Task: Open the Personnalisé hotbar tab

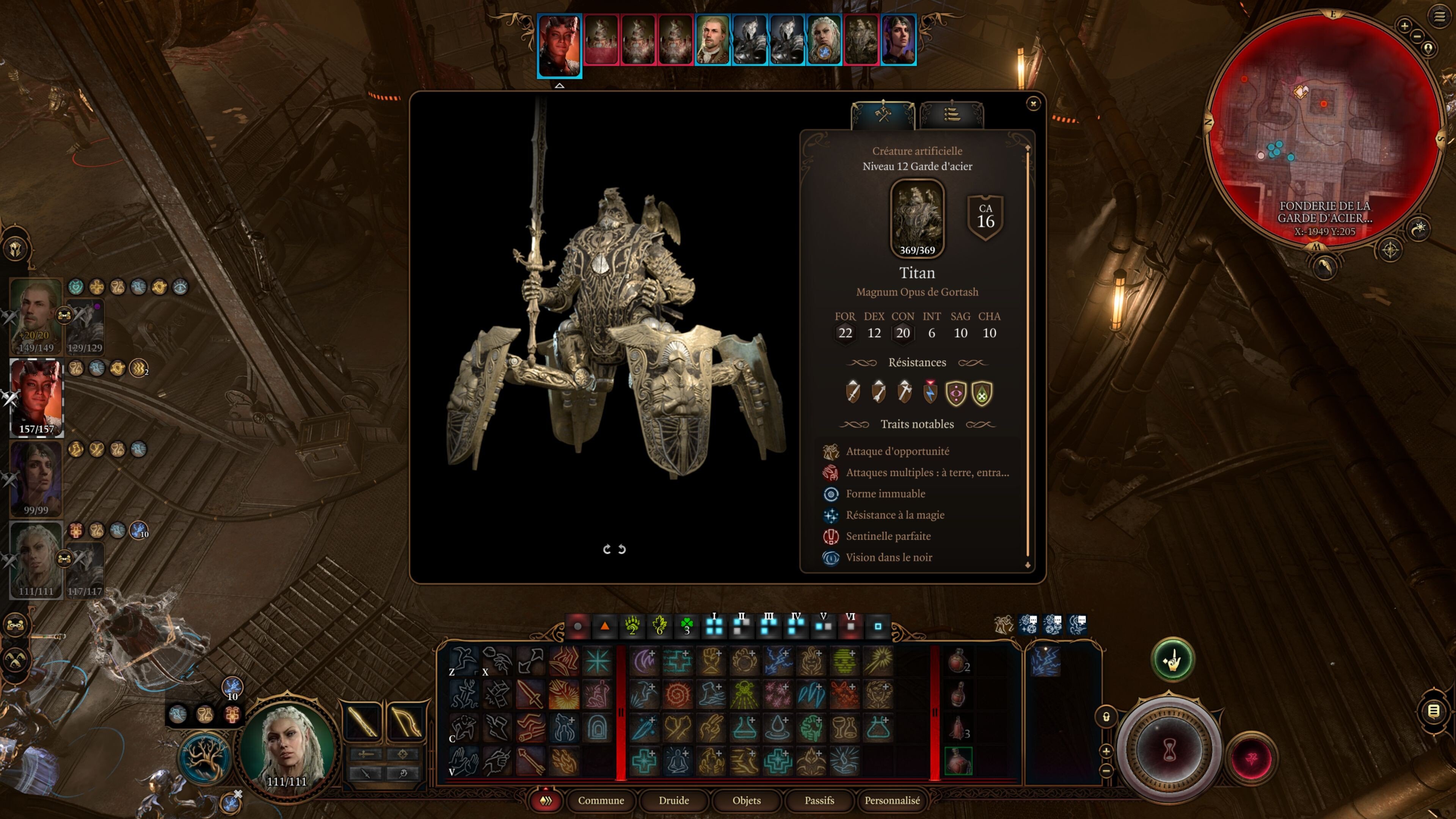Action: [892, 800]
